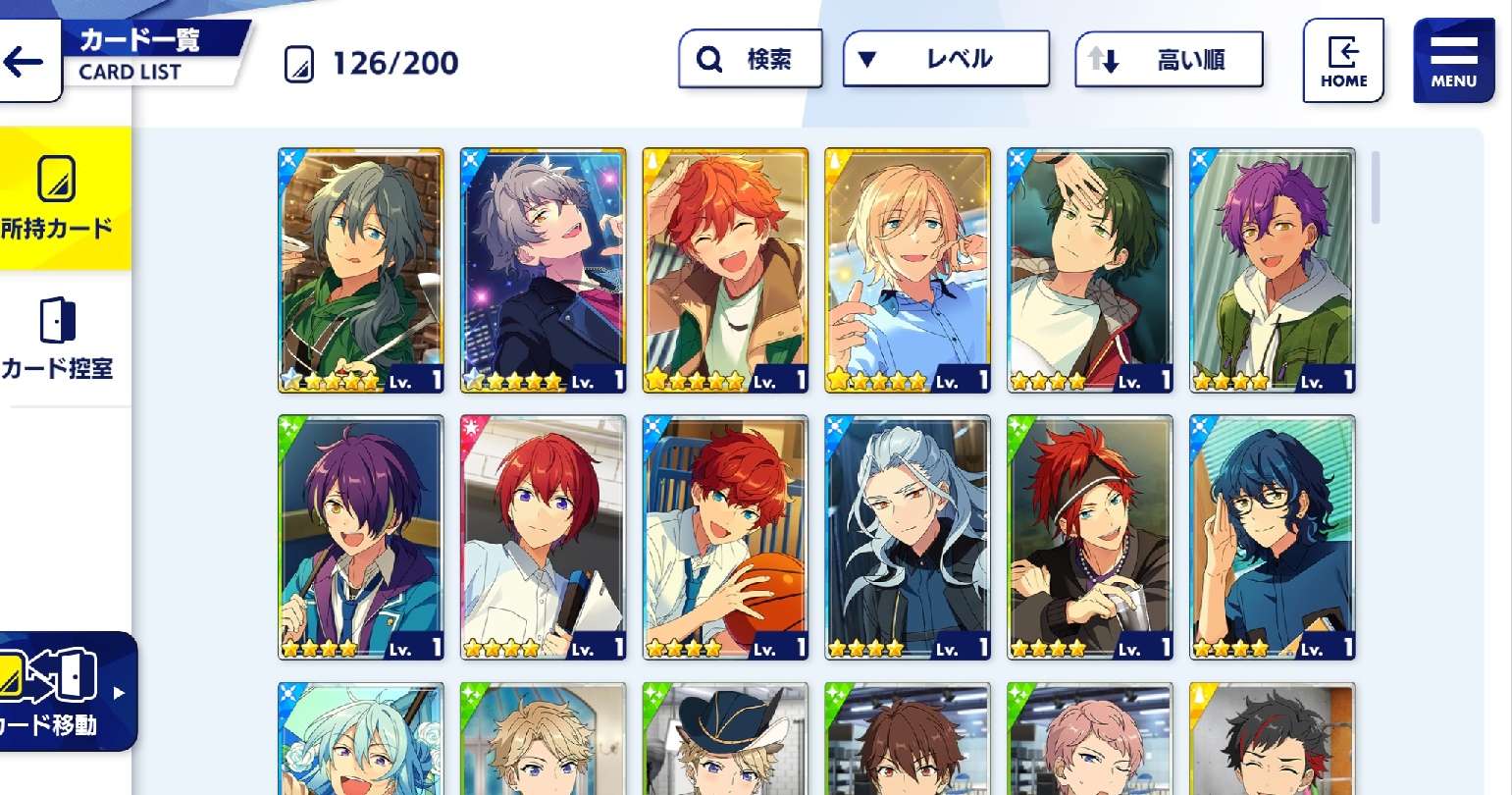Open the MENU panel
1512x795 pixels.
pyautogui.click(x=1453, y=61)
